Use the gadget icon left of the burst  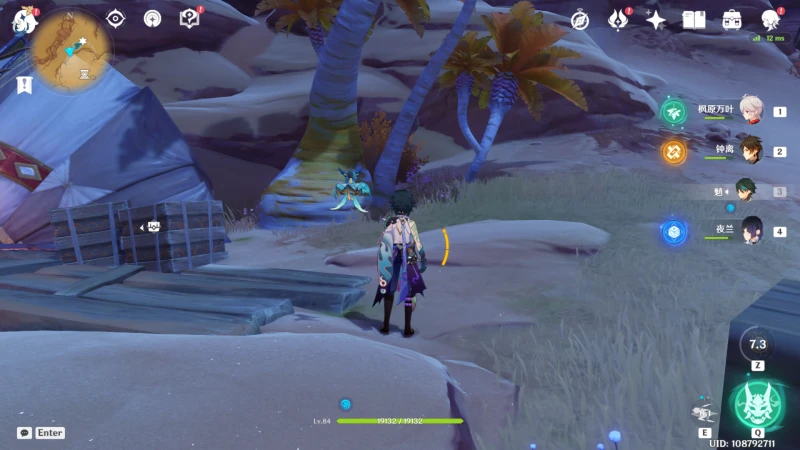[x=705, y=412]
